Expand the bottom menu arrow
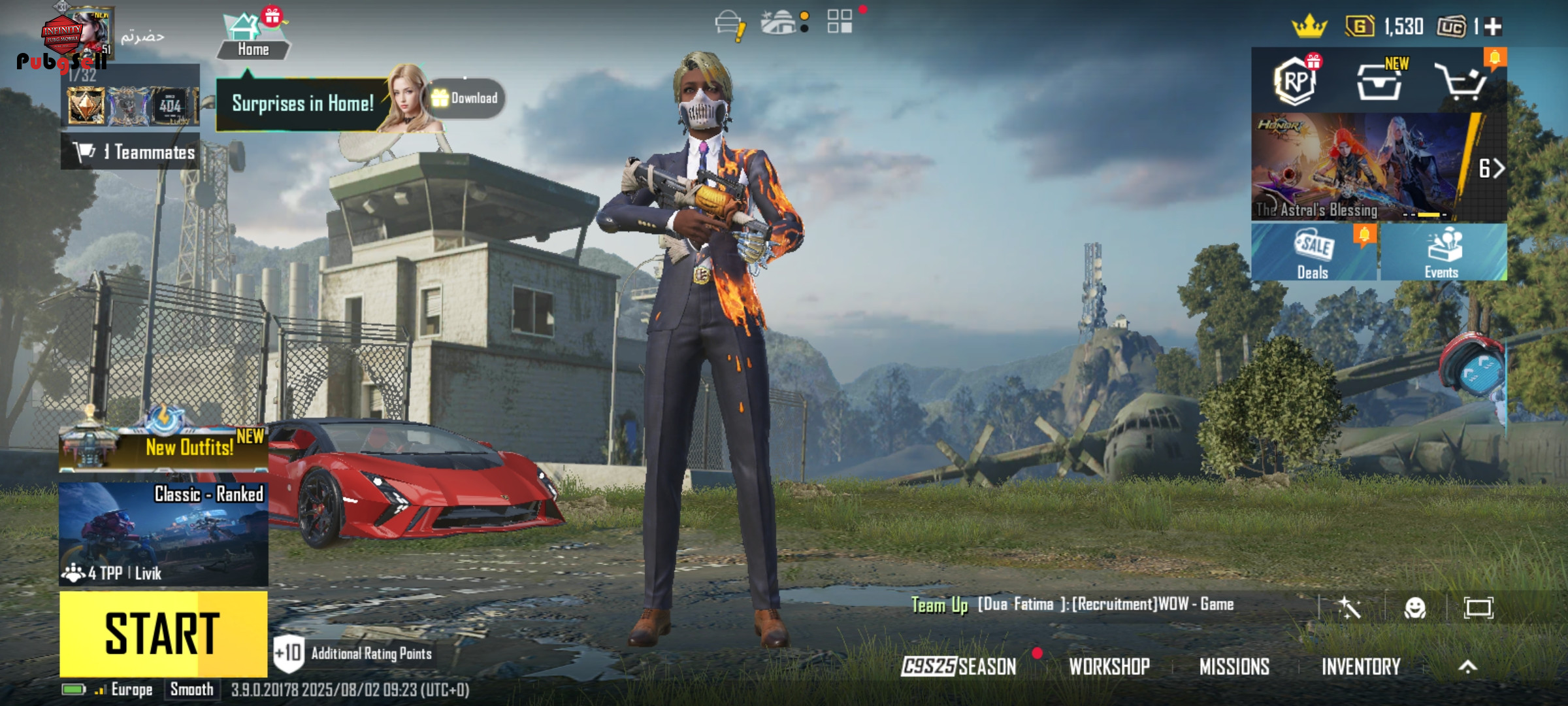Image resolution: width=1568 pixels, height=706 pixels. point(1467,666)
